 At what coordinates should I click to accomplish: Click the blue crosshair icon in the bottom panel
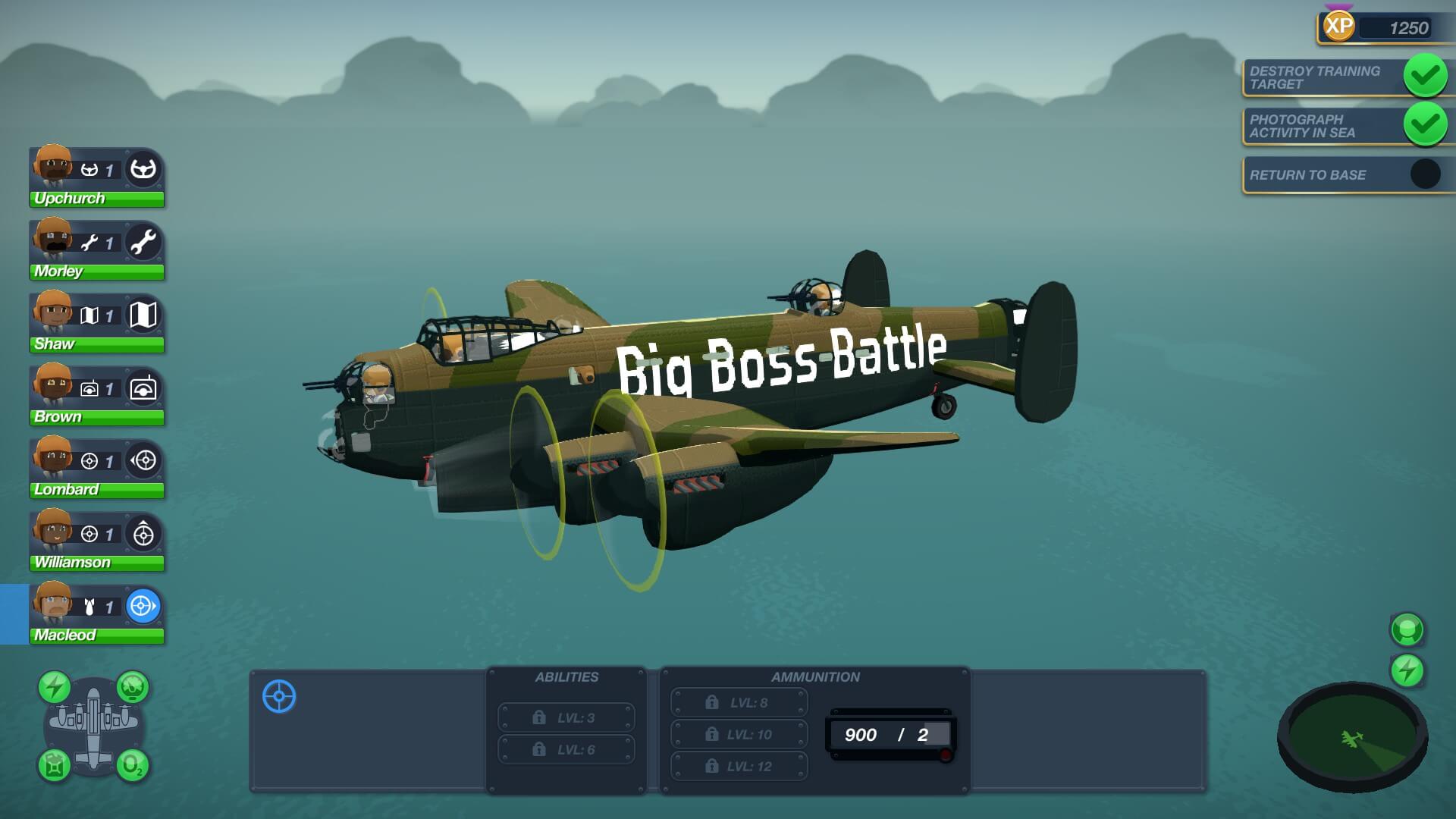coord(279,697)
